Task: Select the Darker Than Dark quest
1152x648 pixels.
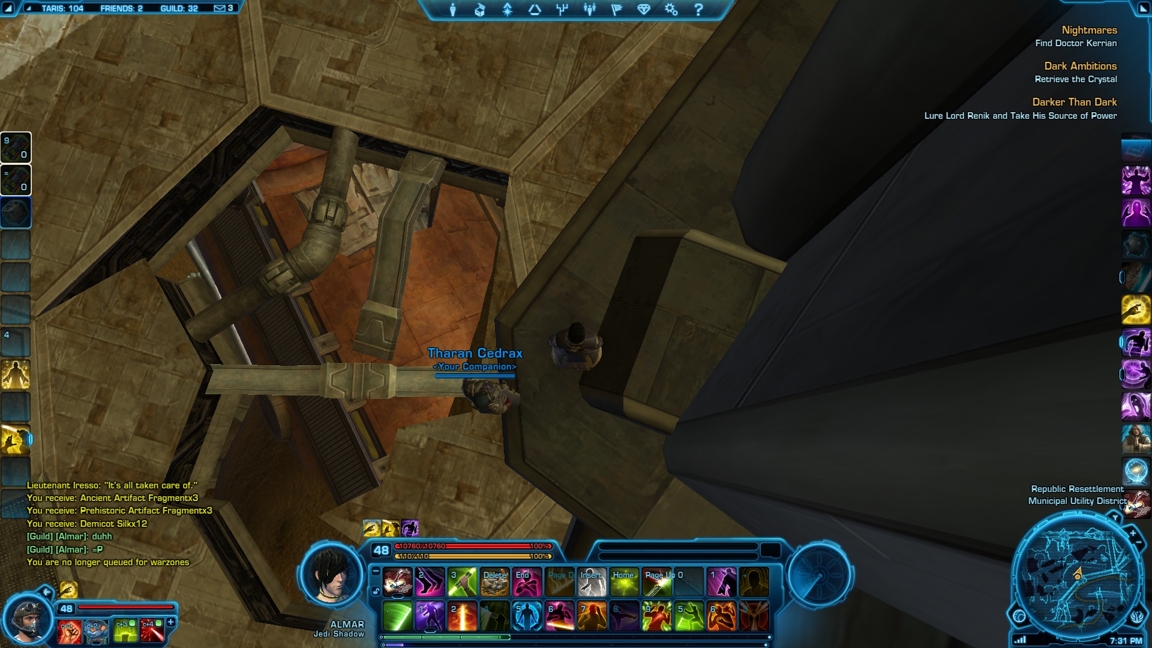Action: pyautogui.click(x=1074, y=102)
